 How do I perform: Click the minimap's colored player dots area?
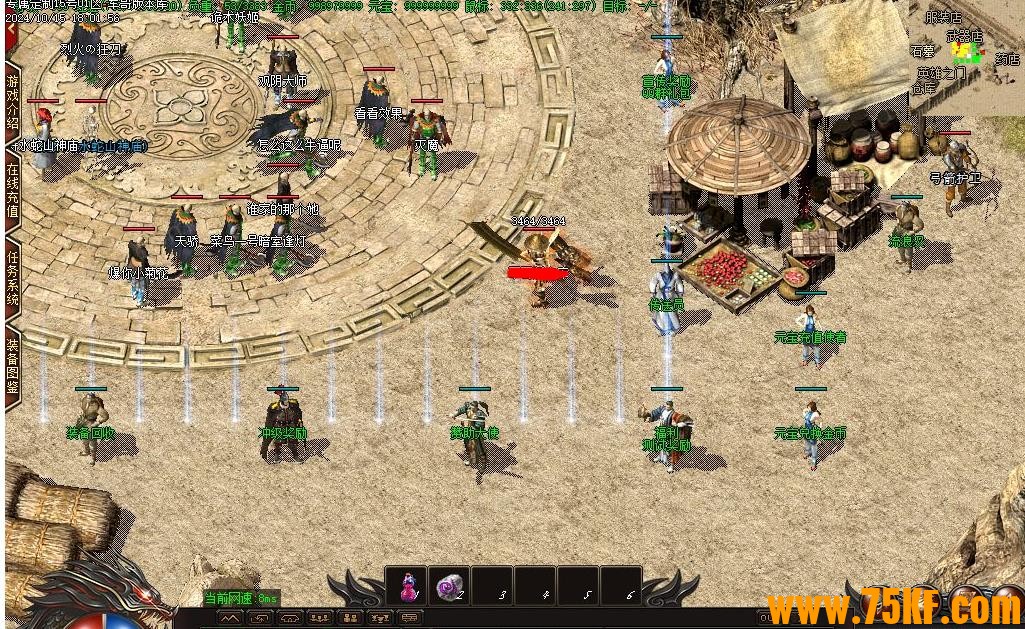(965, 52)
